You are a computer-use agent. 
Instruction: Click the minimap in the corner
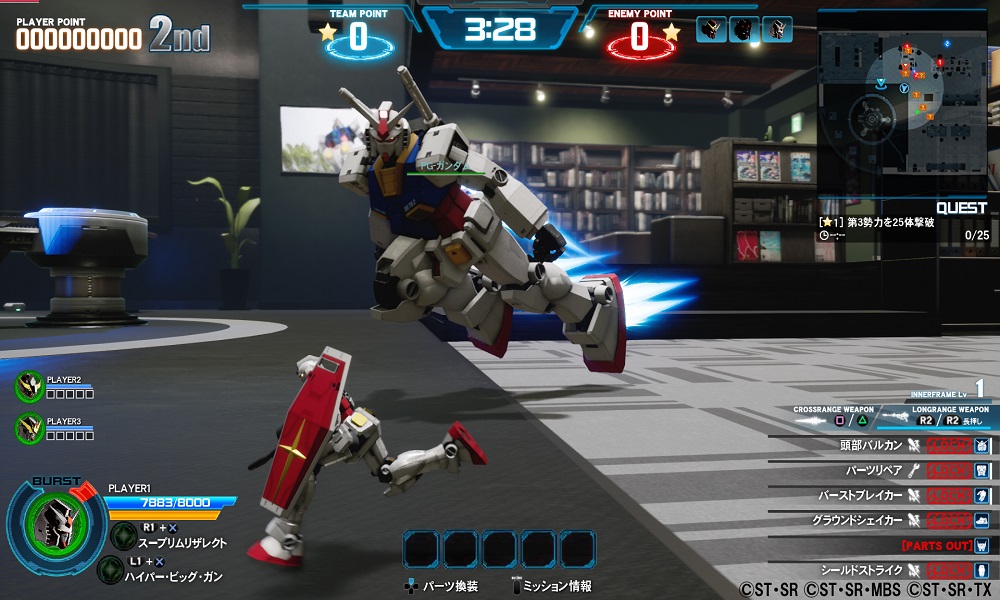point(903,102)
